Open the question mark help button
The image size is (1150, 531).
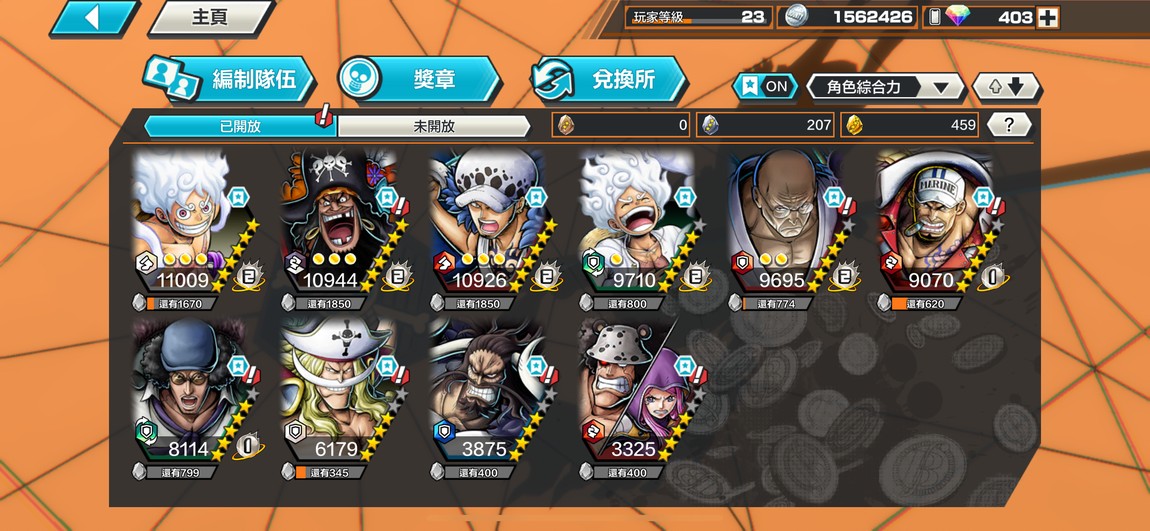pos(1009,125)
